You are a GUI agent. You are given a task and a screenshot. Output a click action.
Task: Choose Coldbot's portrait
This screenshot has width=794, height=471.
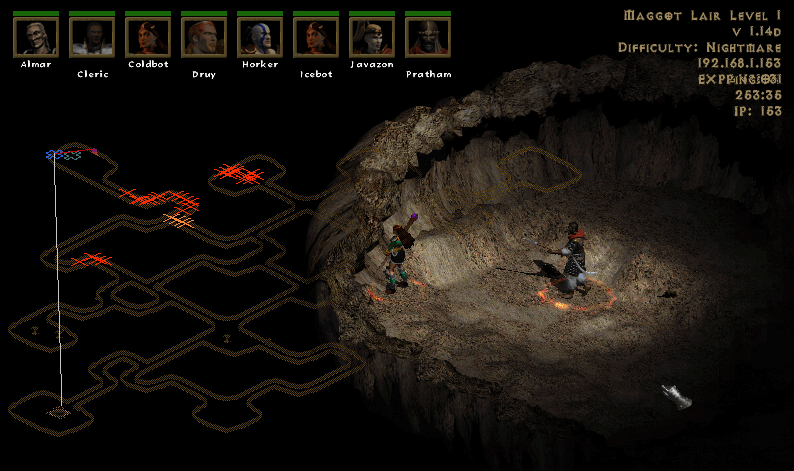(148, 37)
